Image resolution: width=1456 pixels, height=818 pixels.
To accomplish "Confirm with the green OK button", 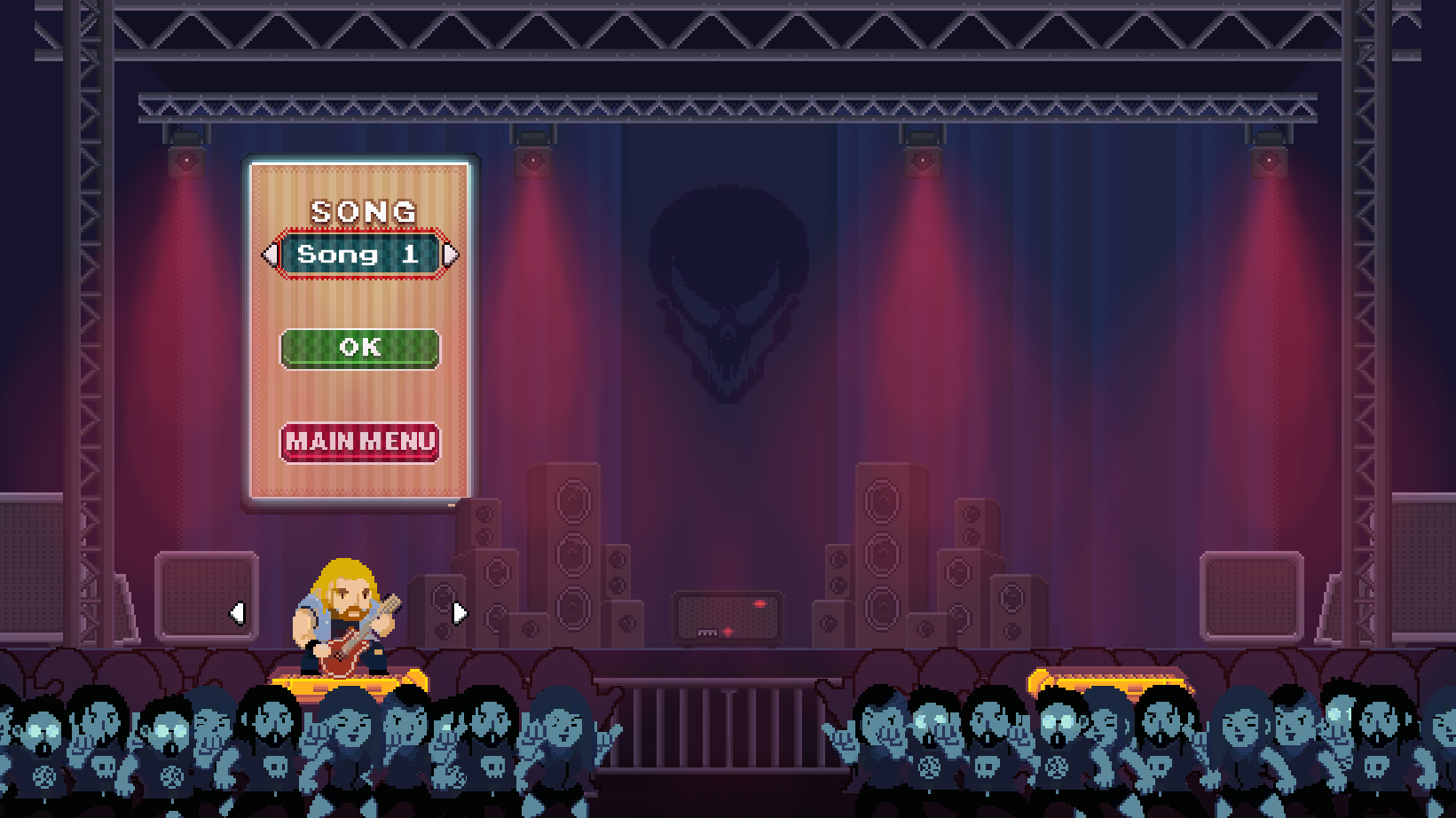I will [359, 348].
